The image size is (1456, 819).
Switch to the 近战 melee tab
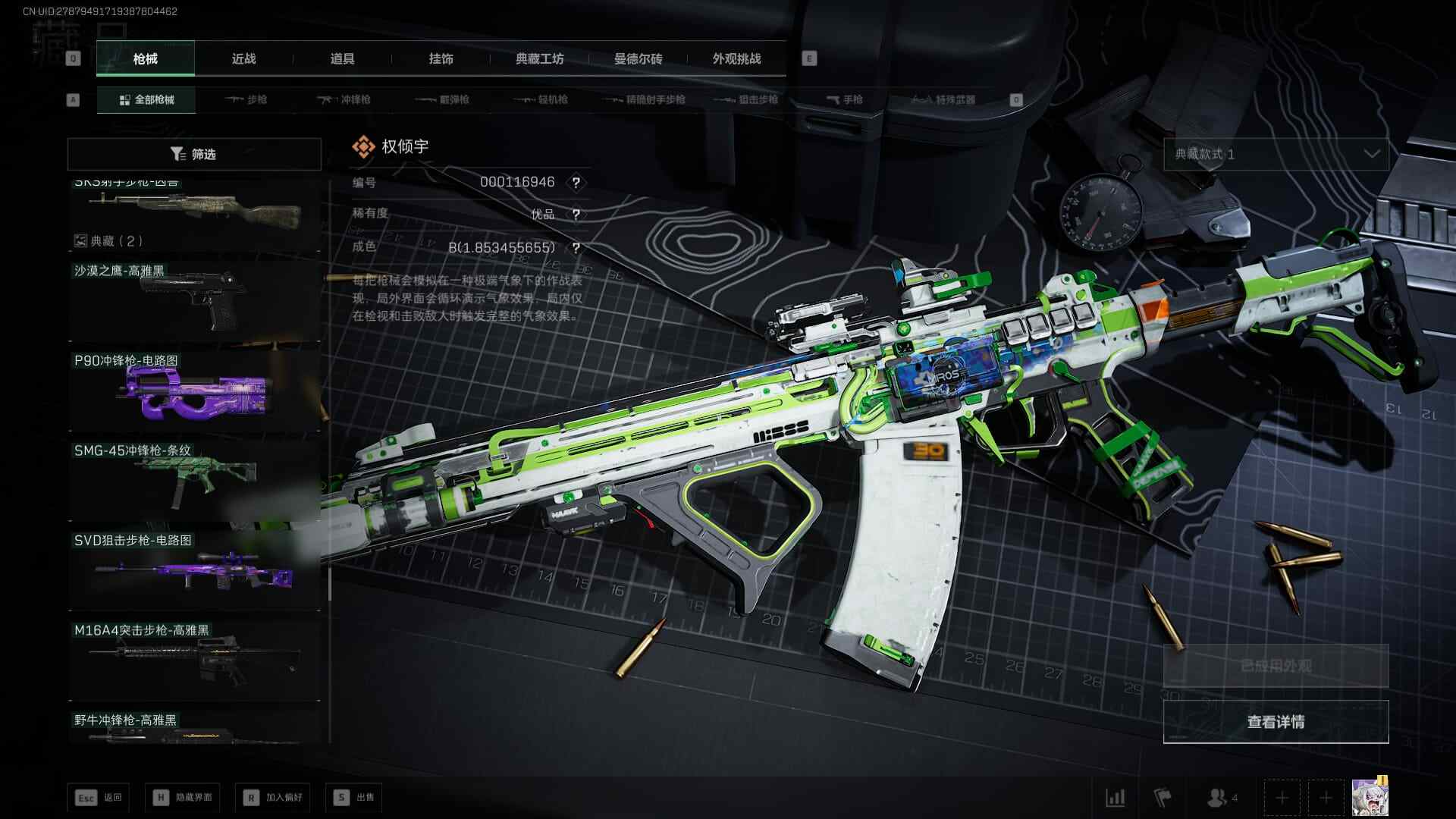(243, 58)
